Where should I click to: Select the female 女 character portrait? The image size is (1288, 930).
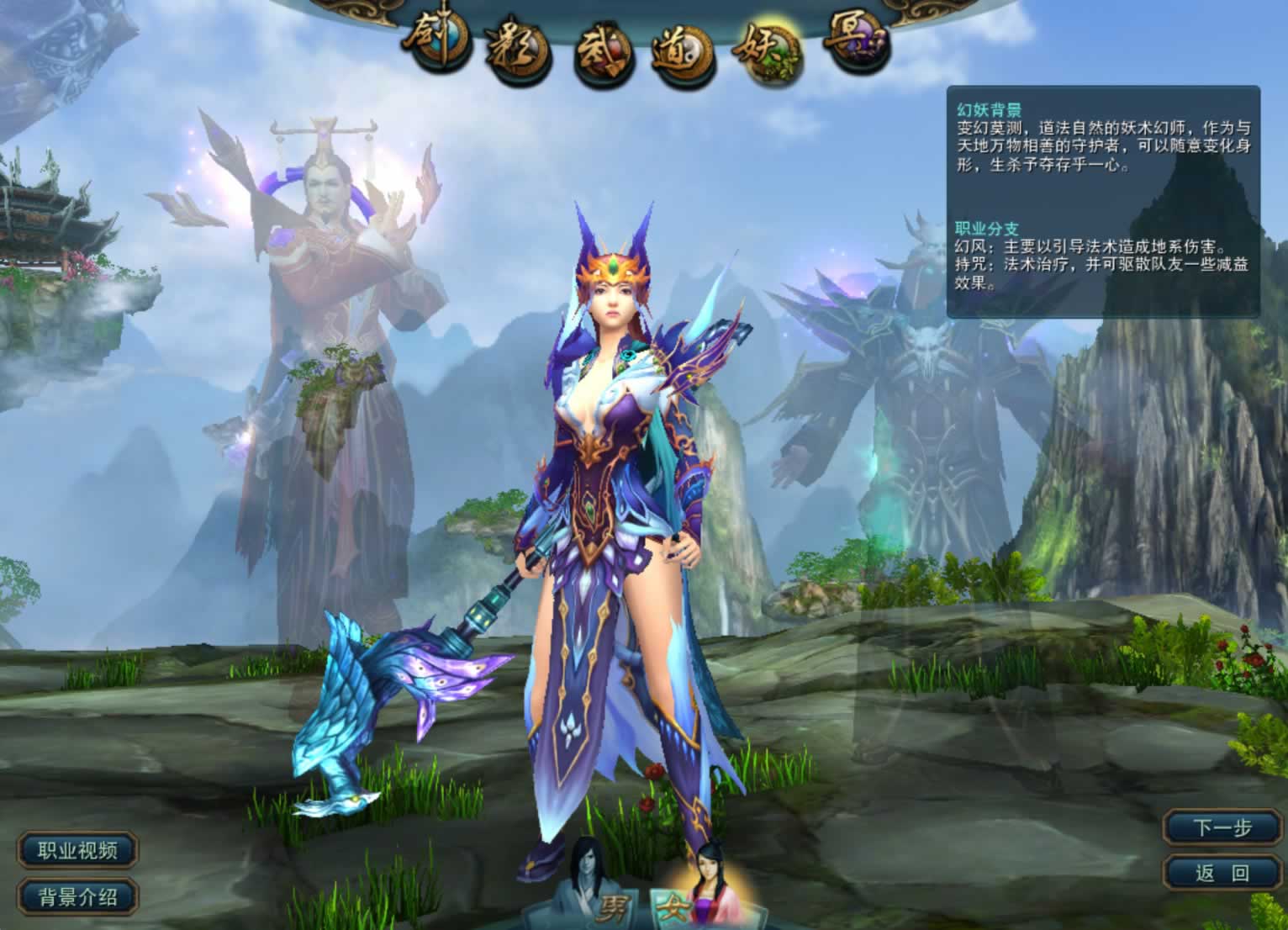tap(703, 883)
